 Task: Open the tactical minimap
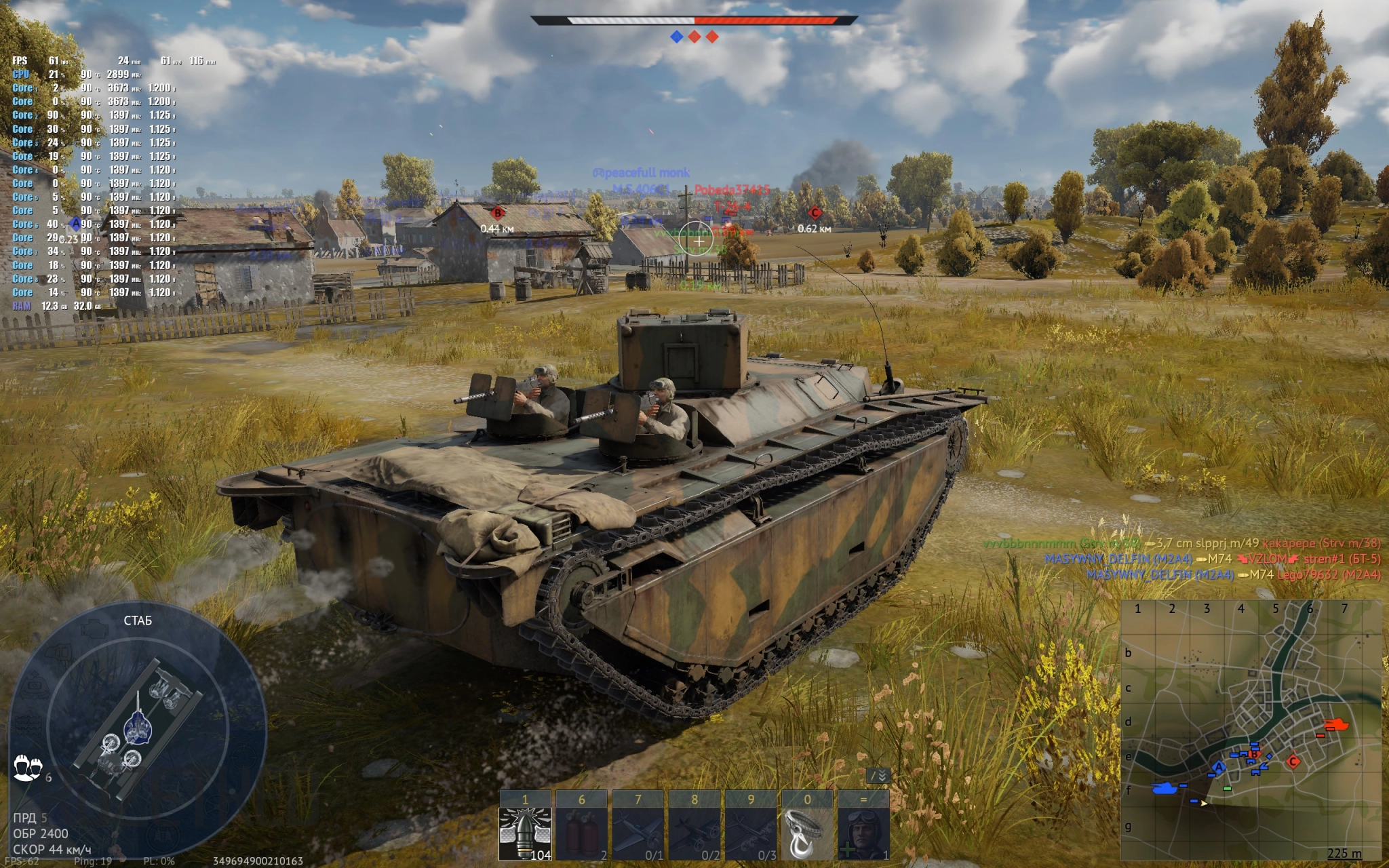coord(1251,730)
